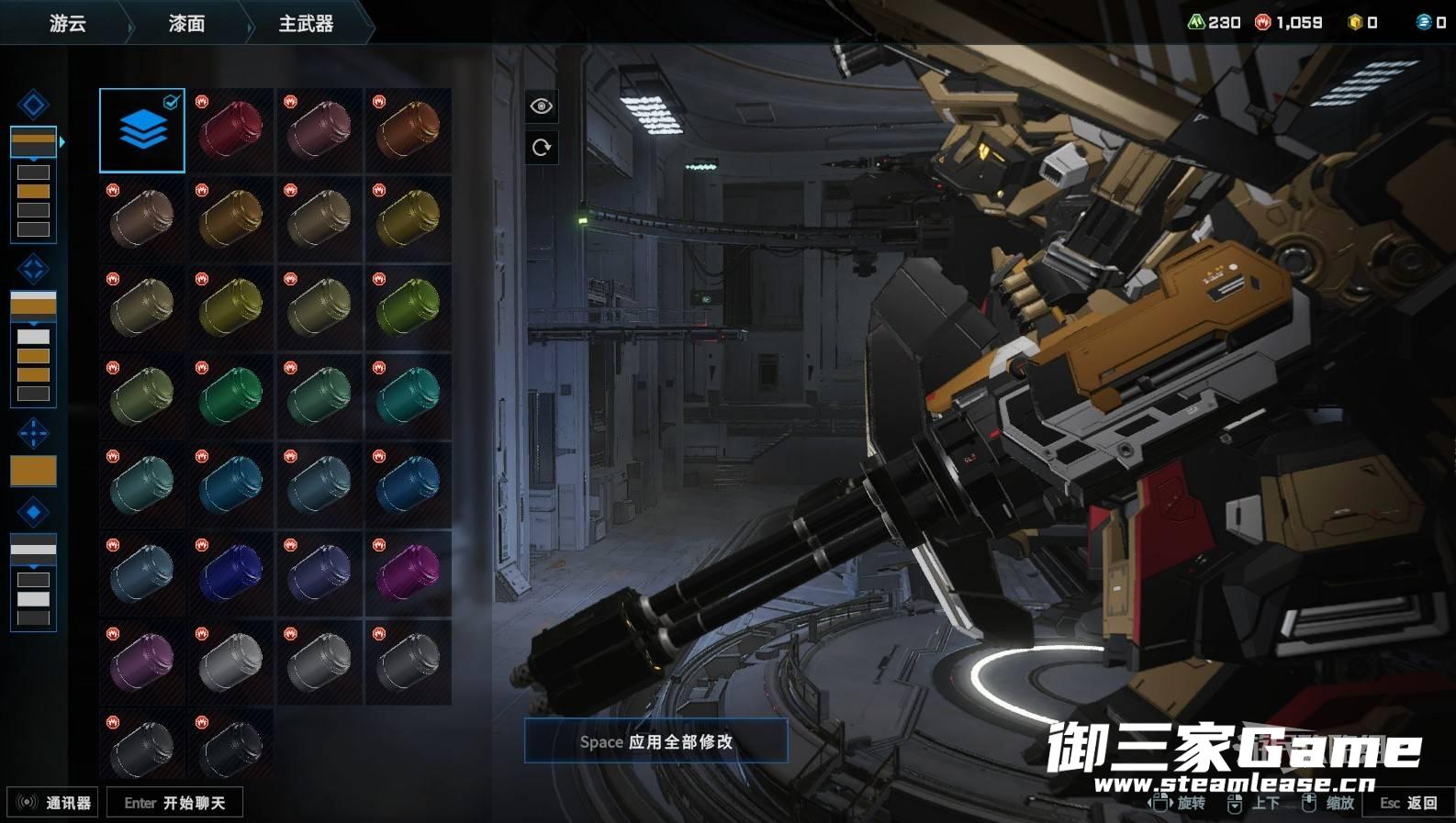
Task: Pick the deep blue paint can
Action: [230, 573]
